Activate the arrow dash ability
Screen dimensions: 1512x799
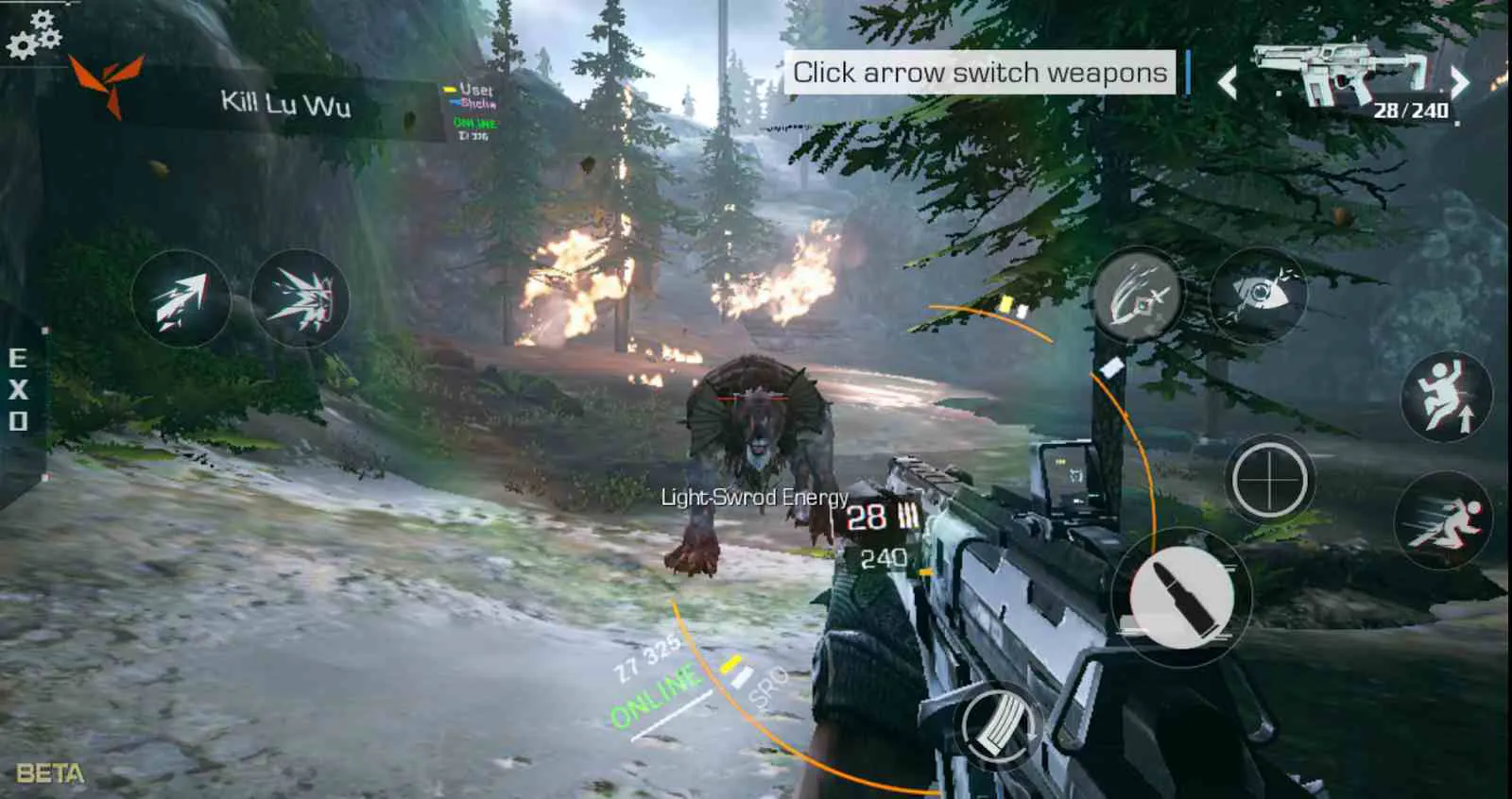click(x=180, y=299)
